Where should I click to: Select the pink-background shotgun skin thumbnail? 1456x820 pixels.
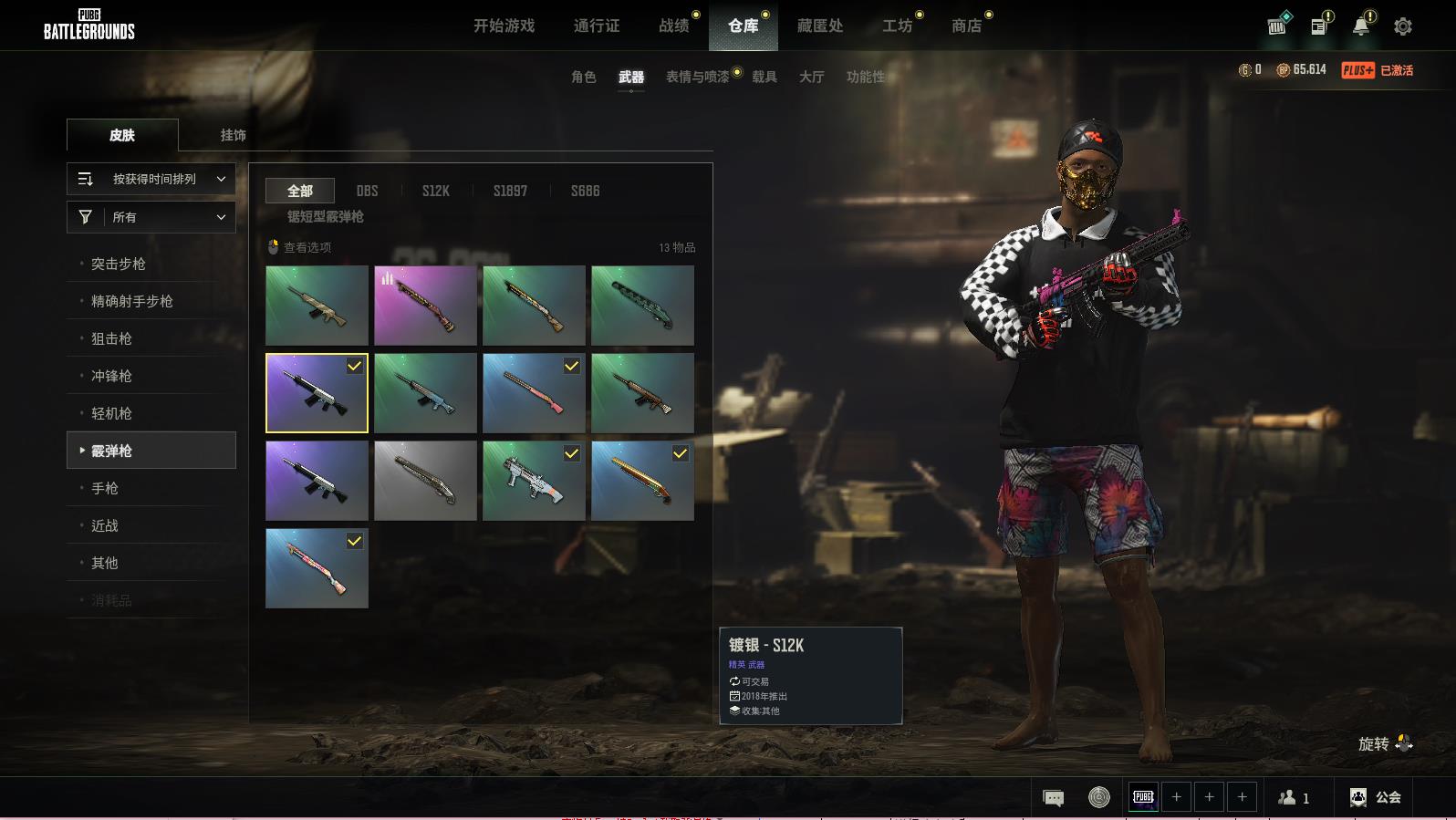pyautogui.click(x=425, y=306)
